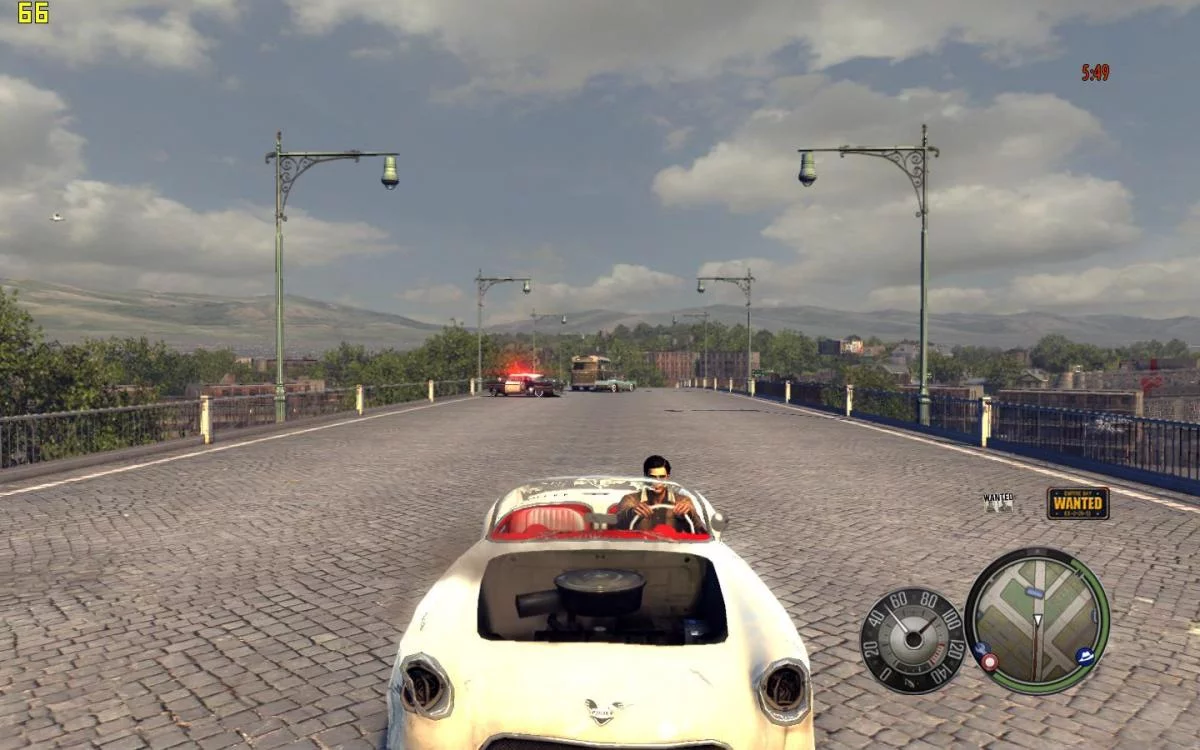The width and height of the screenshot is (1200, 750).
Task: Click the car speedometer gauge
Action: pyautogui.click(x=911, y=640)
